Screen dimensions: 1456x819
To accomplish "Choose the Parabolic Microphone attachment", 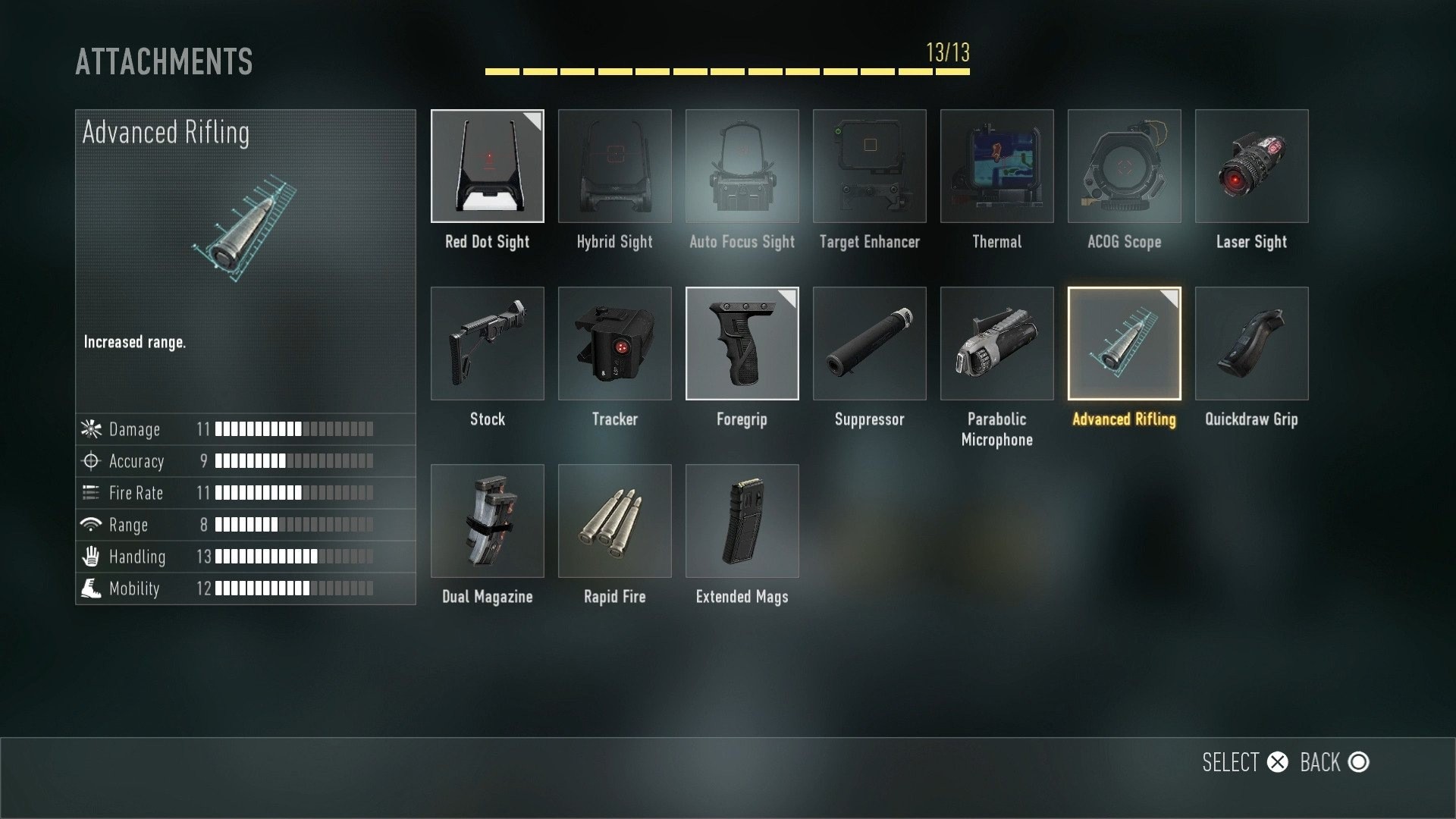I will 996,344.
